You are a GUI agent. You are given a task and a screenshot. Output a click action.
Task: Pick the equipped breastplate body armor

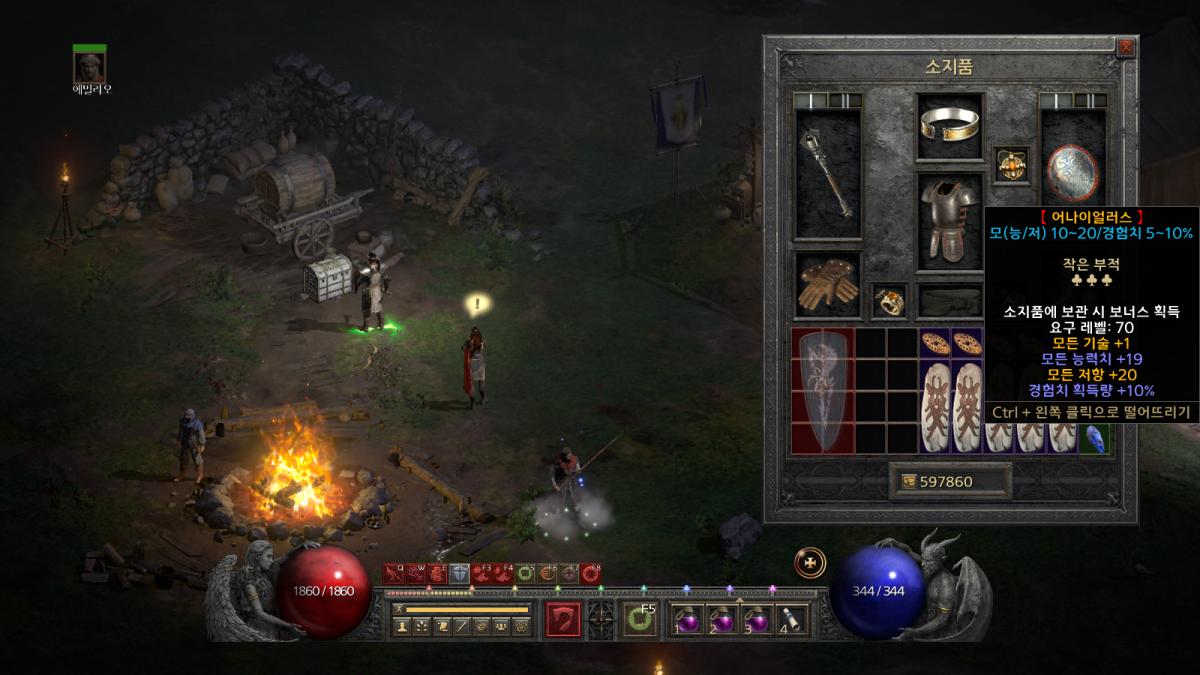tap(950, 222)
